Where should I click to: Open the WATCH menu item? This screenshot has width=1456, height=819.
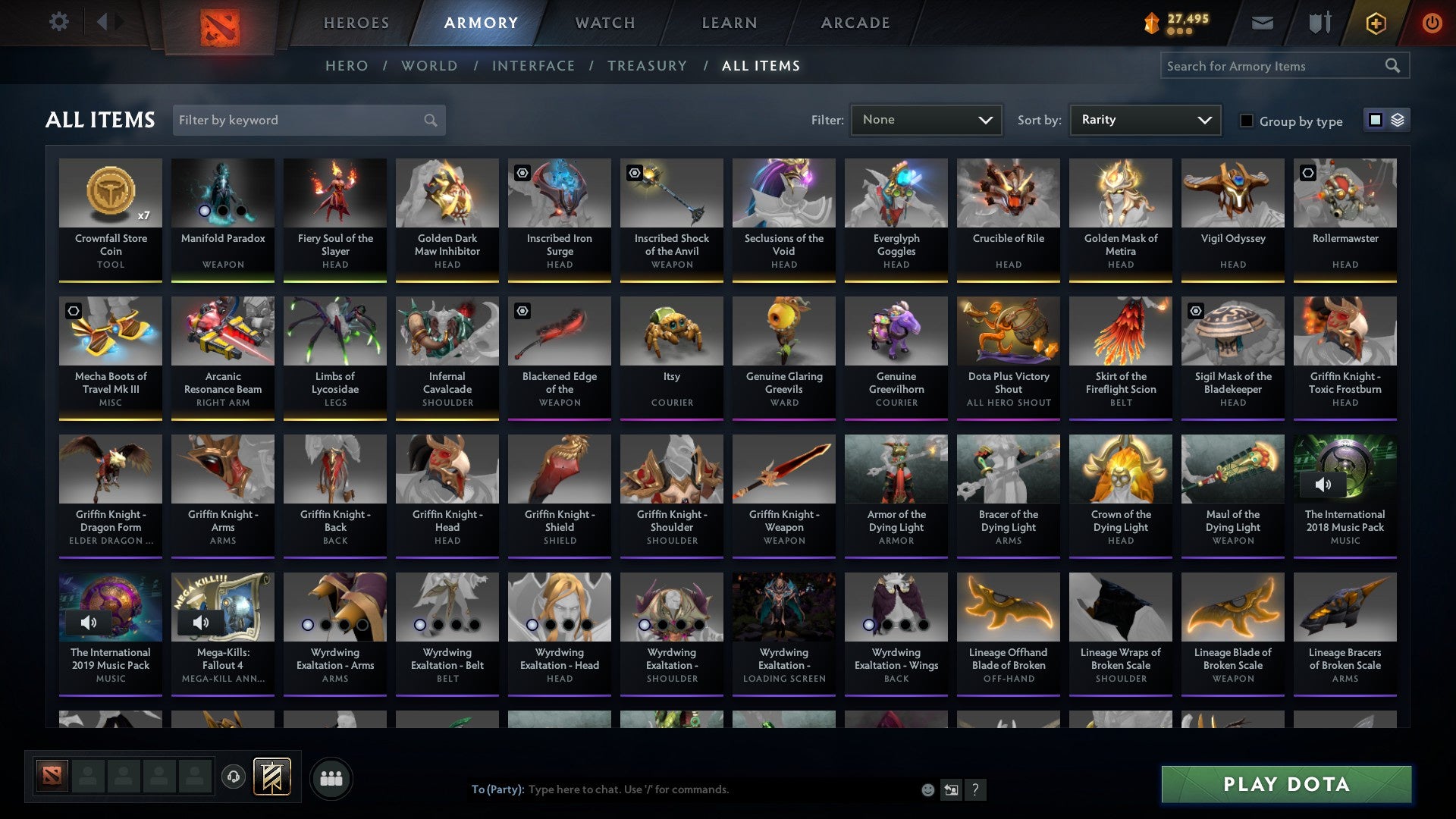point(604,22)
